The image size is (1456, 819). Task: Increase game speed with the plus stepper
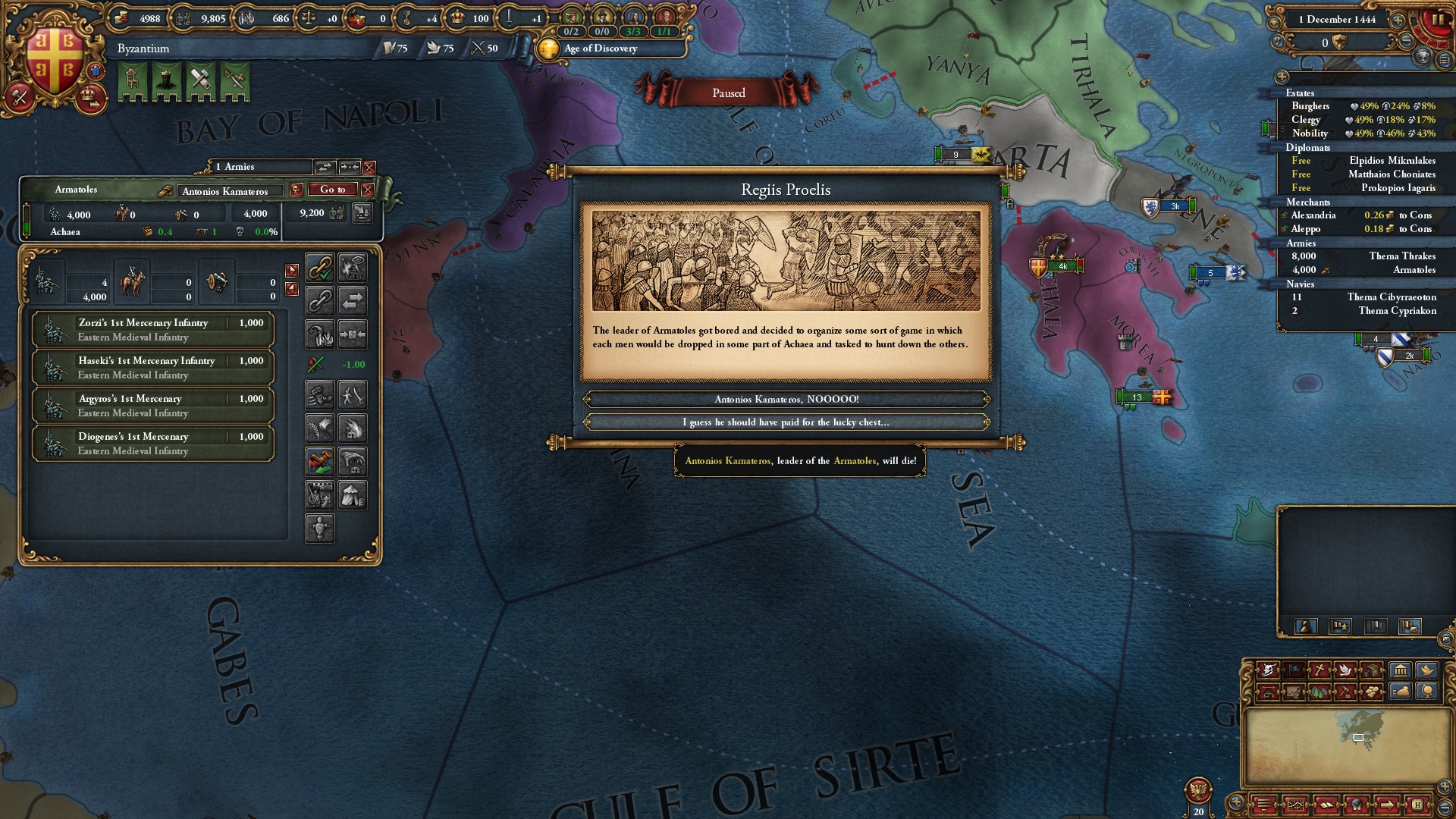click(x=1398, y=20)
